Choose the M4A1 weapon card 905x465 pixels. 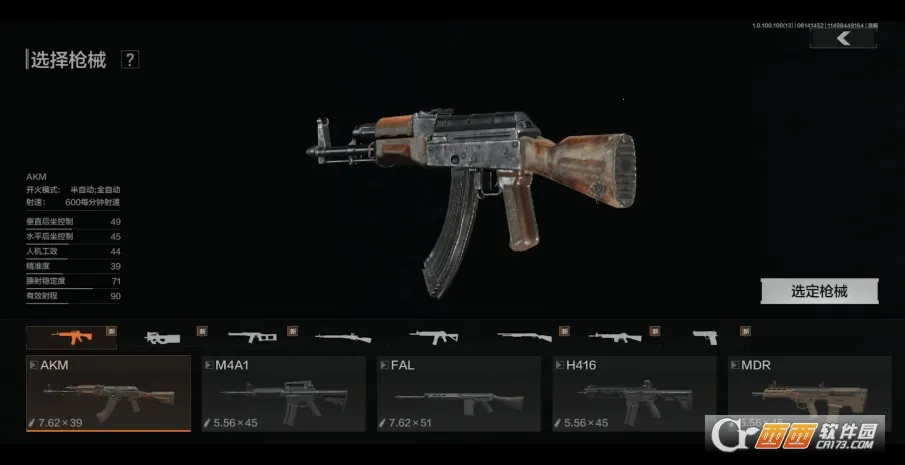click(x=284, y=393)
